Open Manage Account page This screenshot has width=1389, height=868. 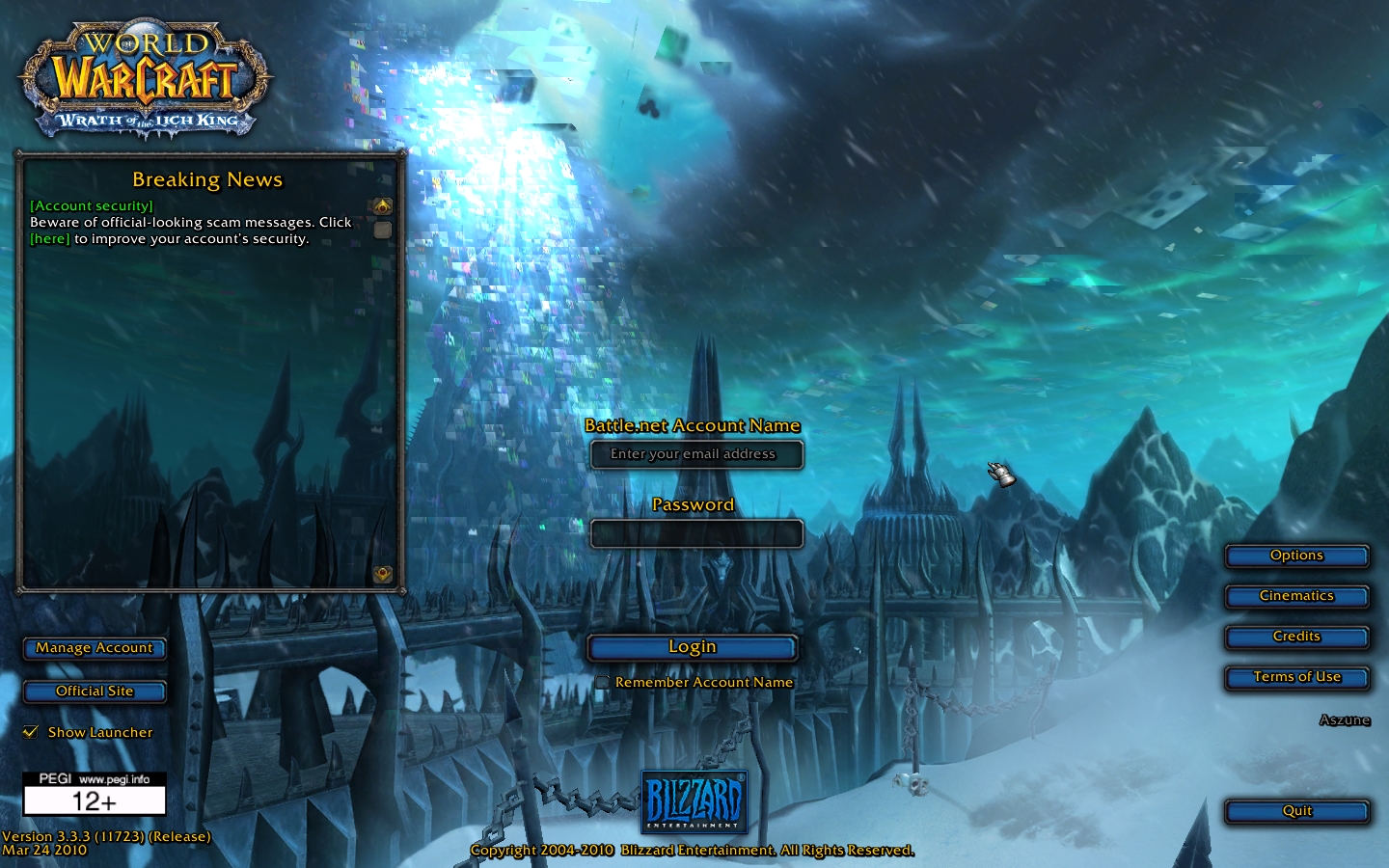[x=95, y=648]
